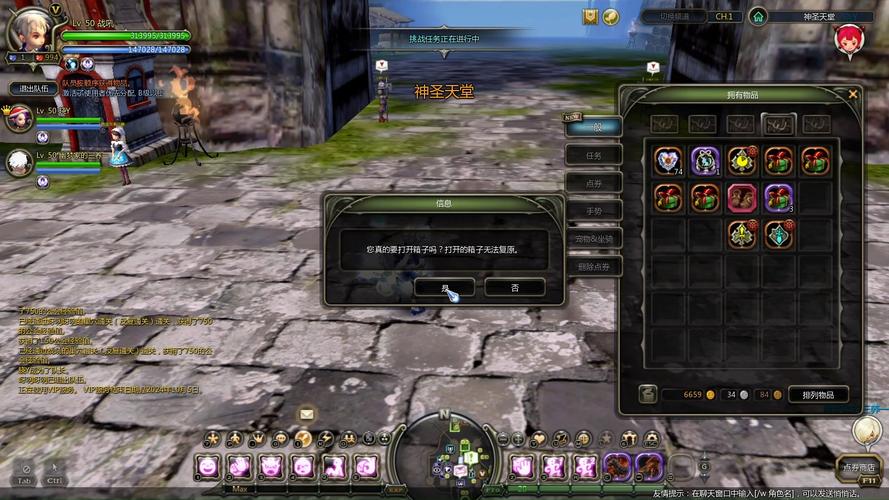Pick the teal gem item in the bag
The height and width of the screenshot is (500, 889).
tap(779, 234)
